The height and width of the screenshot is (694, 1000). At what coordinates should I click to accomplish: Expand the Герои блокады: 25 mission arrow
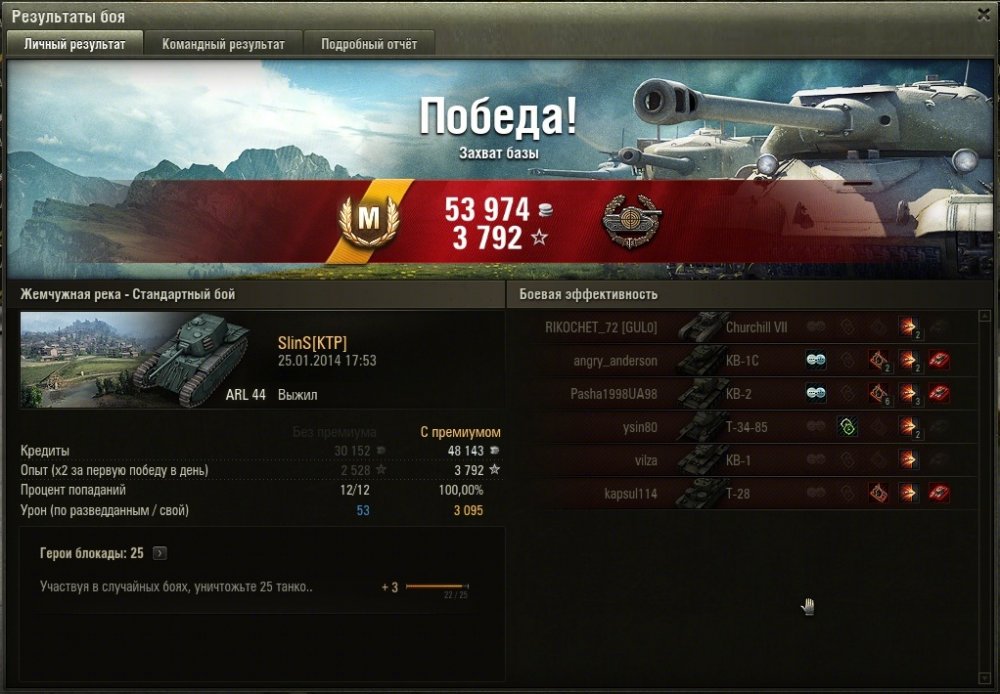tap(160, 553)
